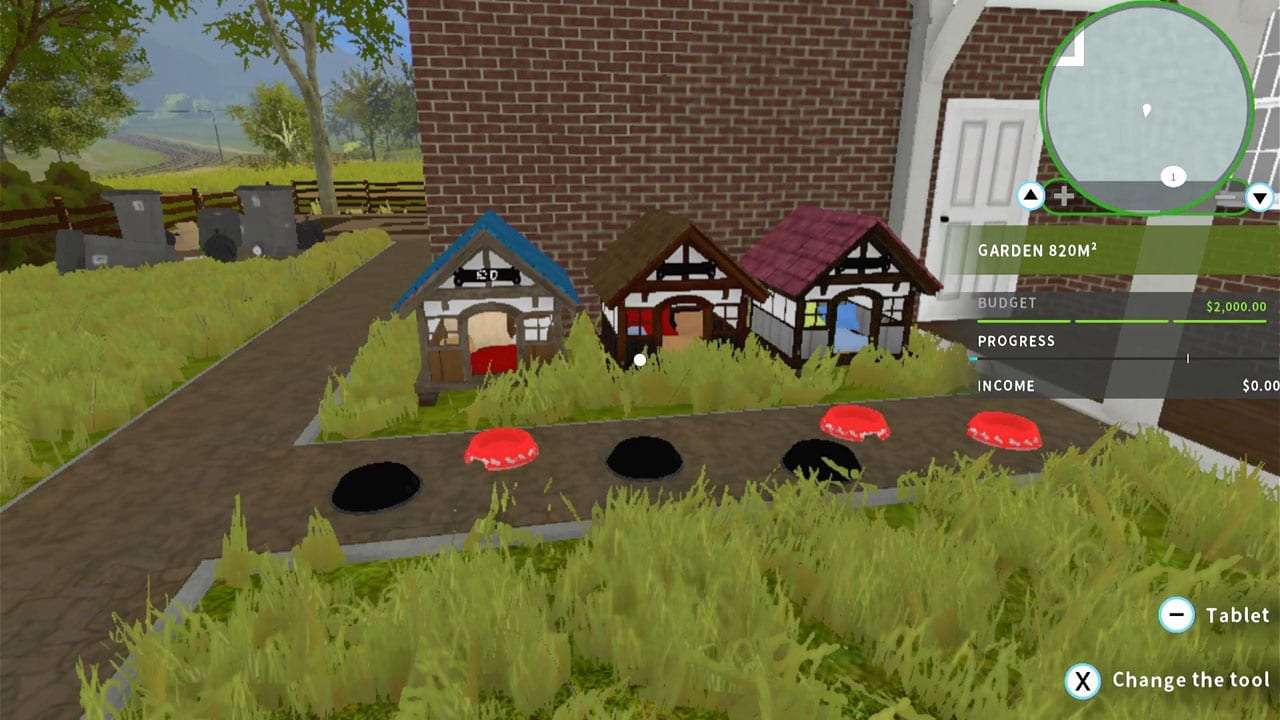This screenshot has height=720, width=1280.
Task: Select the PROGRESS tab in the side panel
Action: coord(1016,341)
